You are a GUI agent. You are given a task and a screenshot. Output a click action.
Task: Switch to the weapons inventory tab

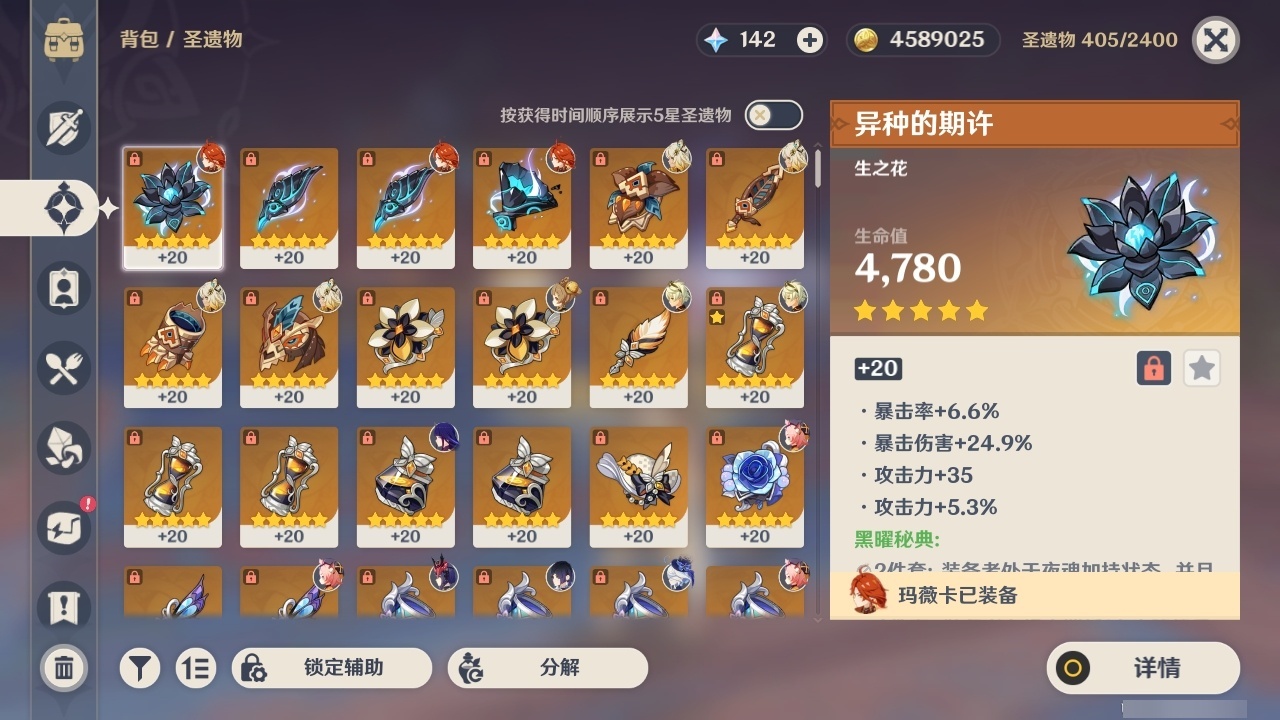63,128
